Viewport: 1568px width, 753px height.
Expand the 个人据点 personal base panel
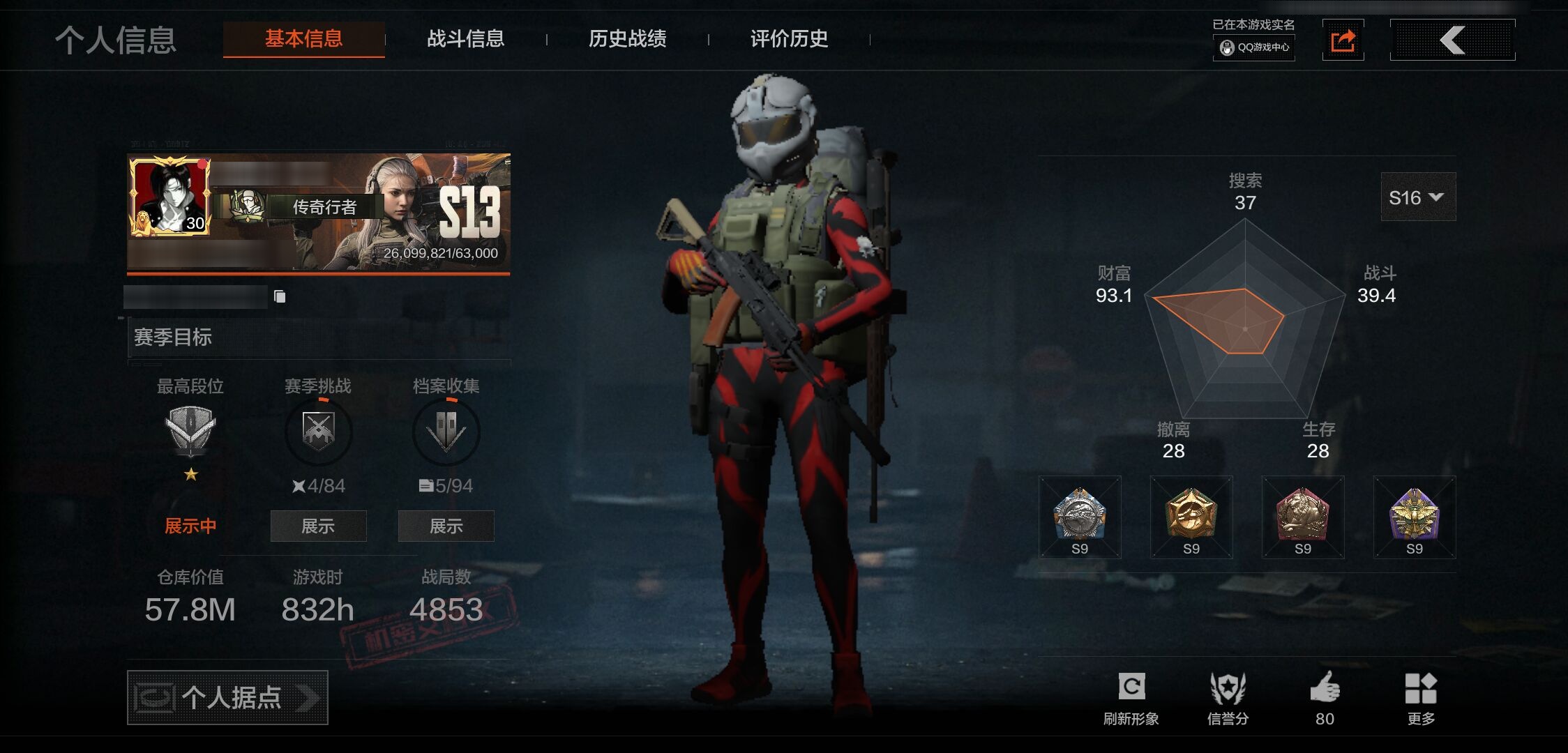[x=227, y=697]
